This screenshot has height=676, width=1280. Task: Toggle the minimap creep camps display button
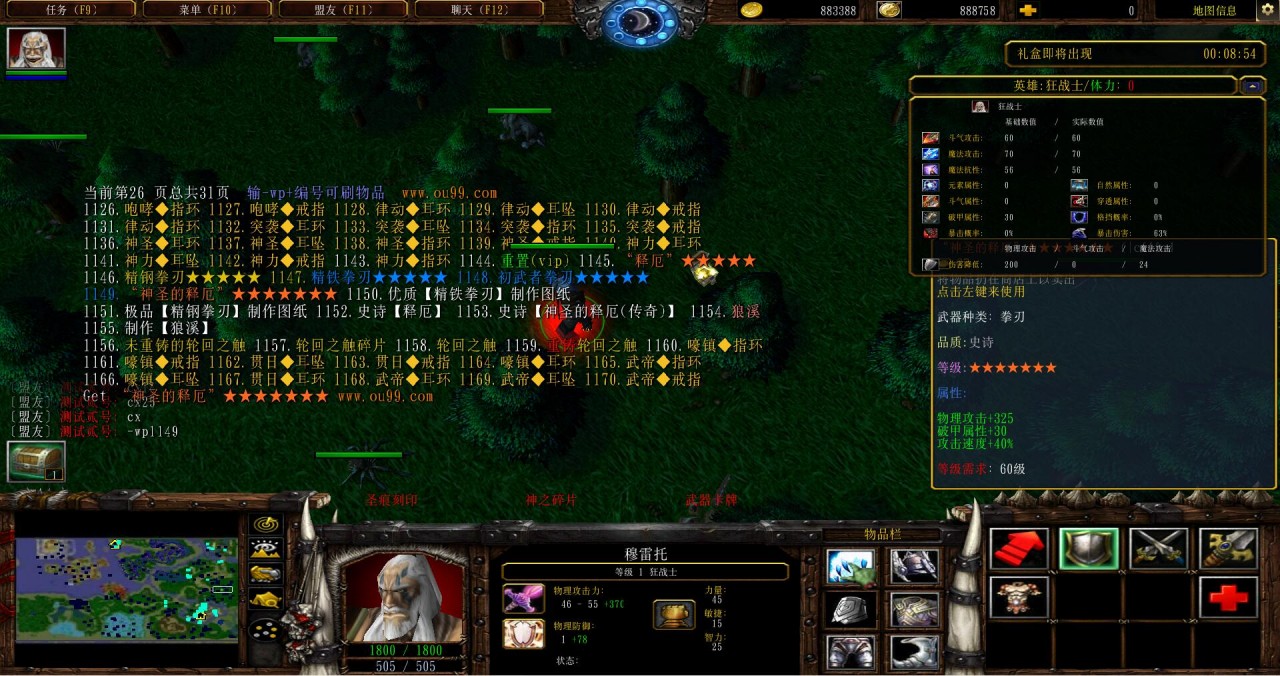coord(265,600)
